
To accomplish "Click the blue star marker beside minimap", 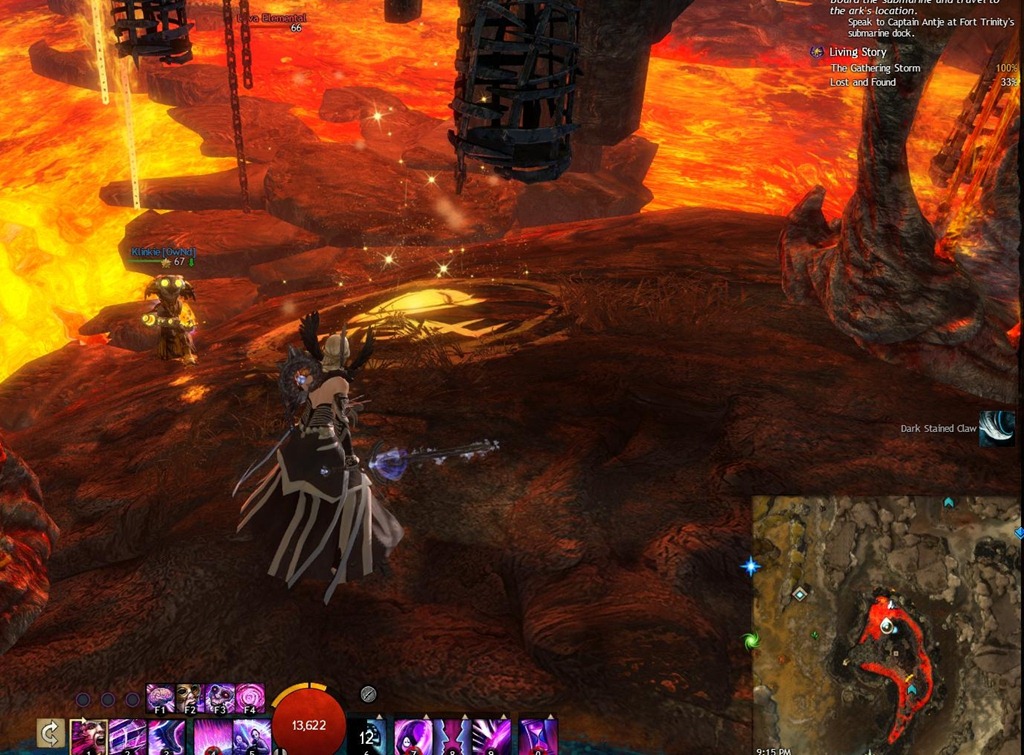I will coord(750,567).
